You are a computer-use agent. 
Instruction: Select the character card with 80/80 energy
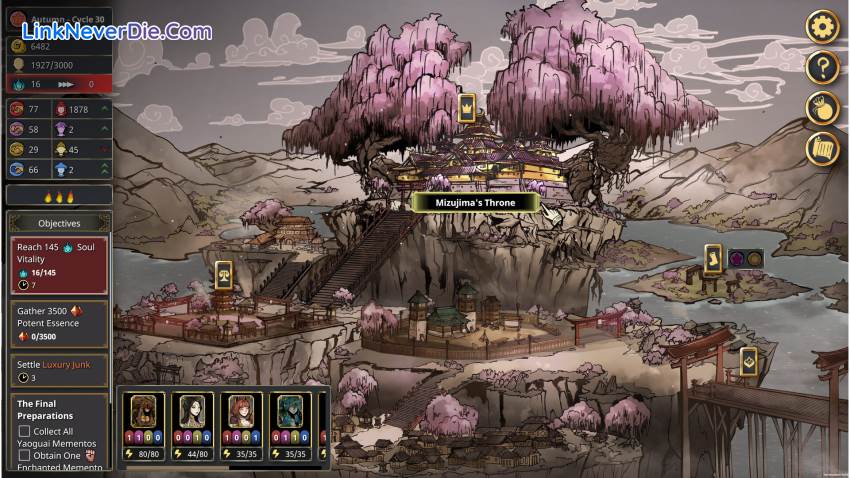(x=147, y=424)
